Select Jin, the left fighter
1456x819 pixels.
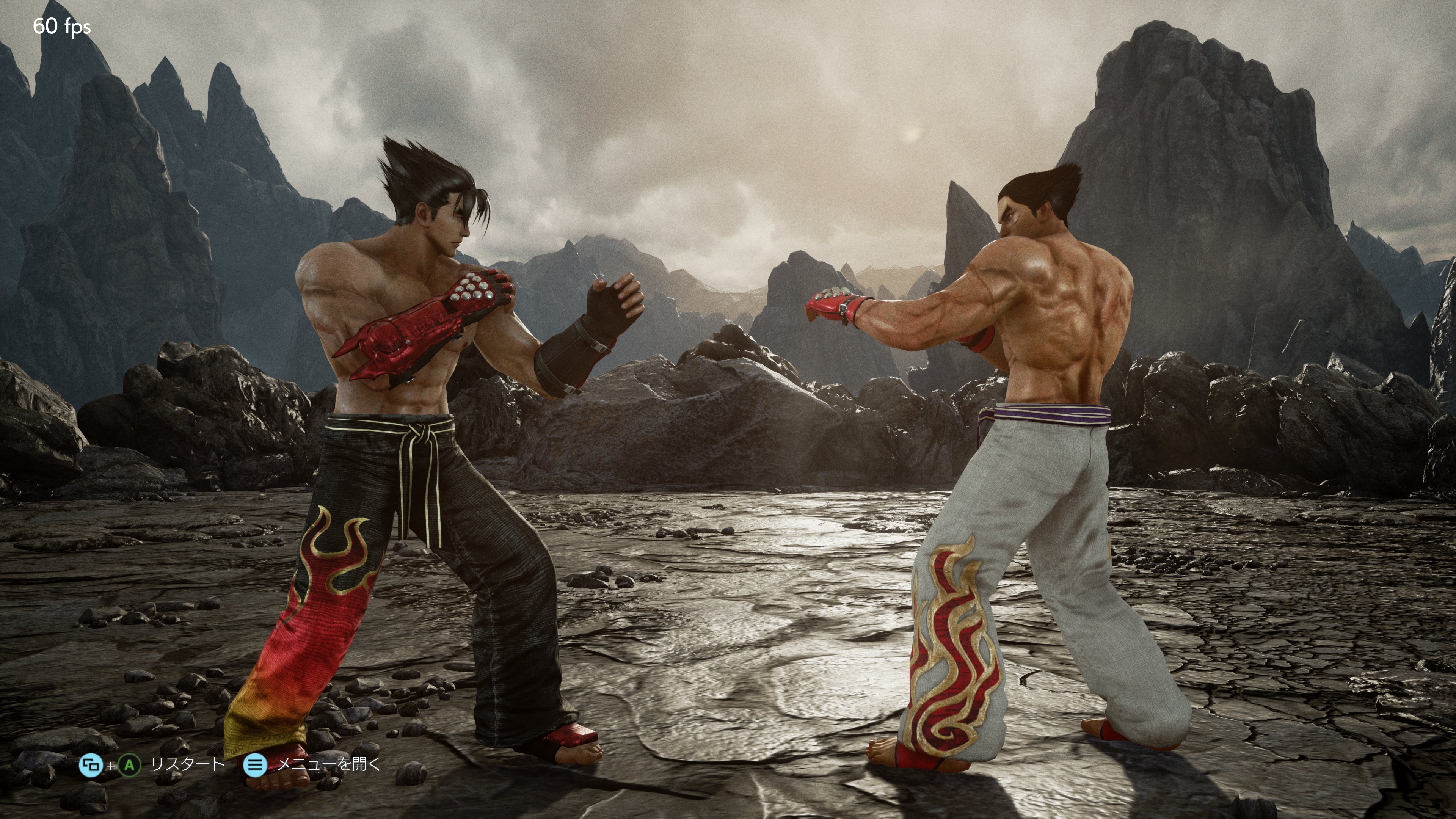418,395
